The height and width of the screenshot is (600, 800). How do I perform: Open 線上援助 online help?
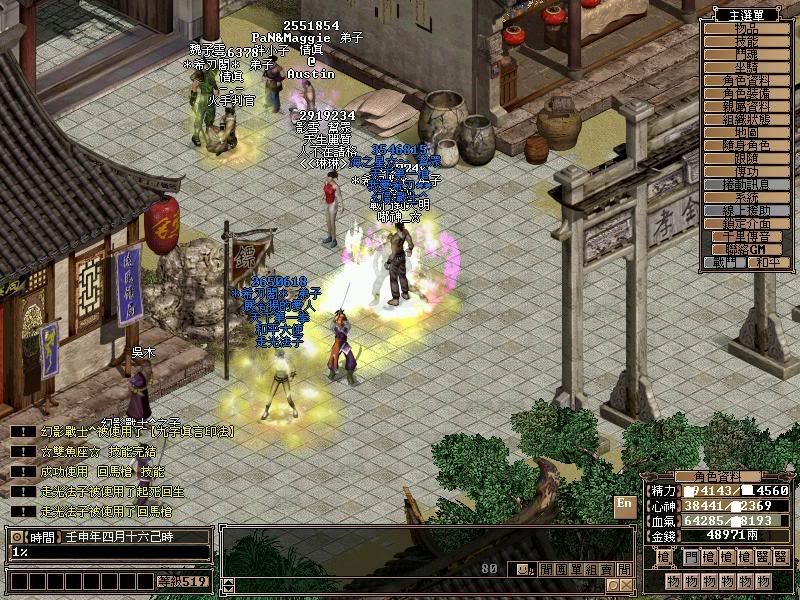tap(746, 211)
